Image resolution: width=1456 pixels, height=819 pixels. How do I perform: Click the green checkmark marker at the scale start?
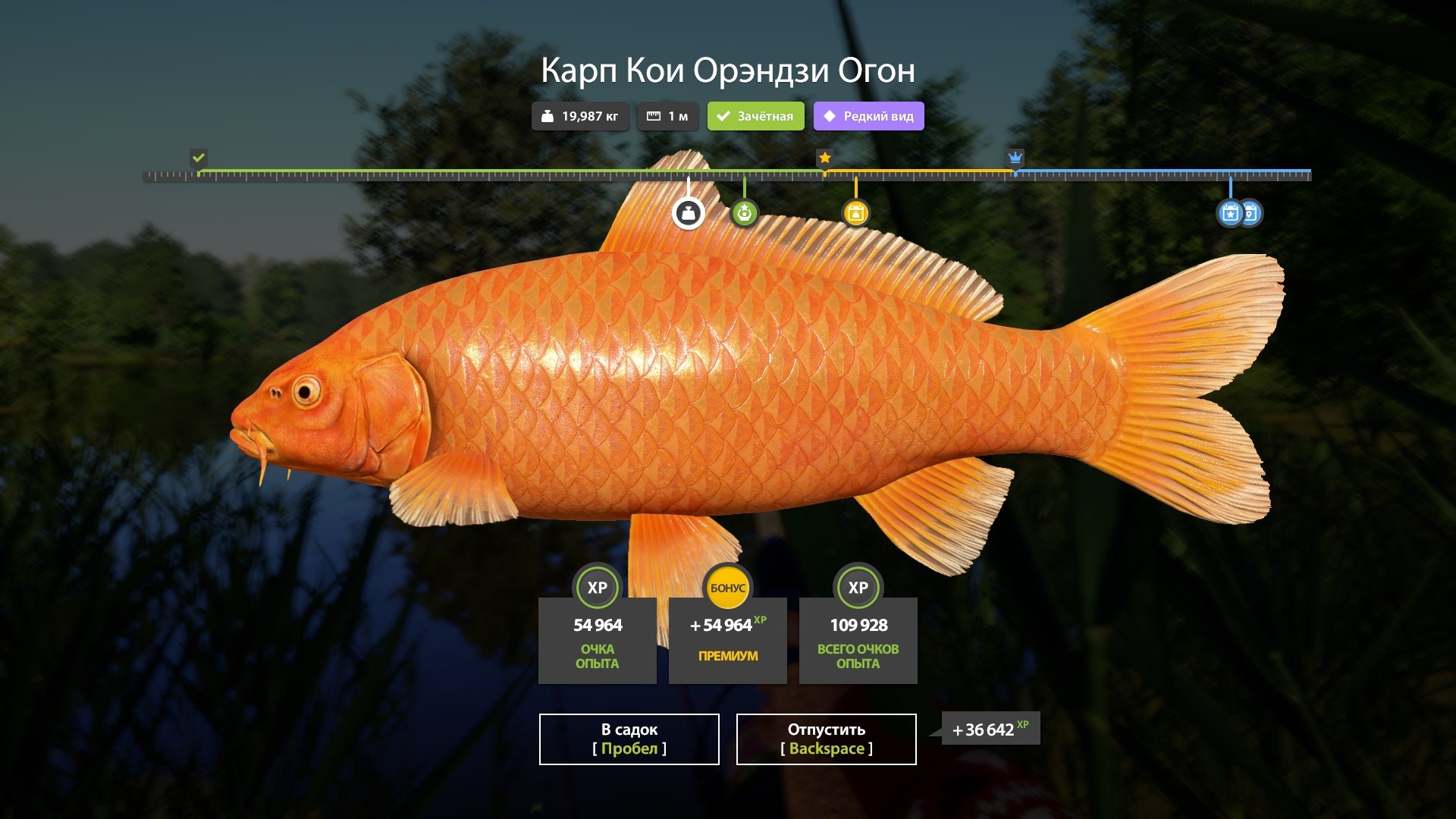point(198,158)
